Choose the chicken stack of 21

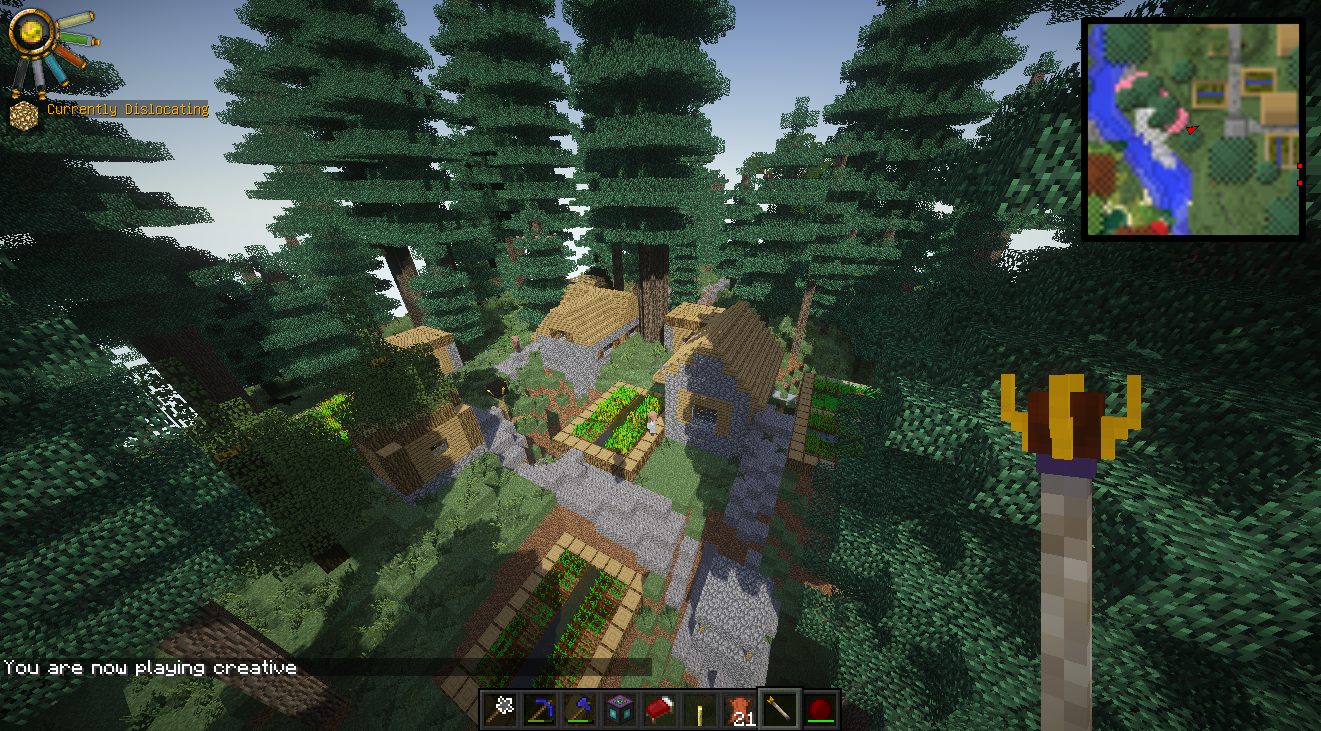tap(740, 709)
